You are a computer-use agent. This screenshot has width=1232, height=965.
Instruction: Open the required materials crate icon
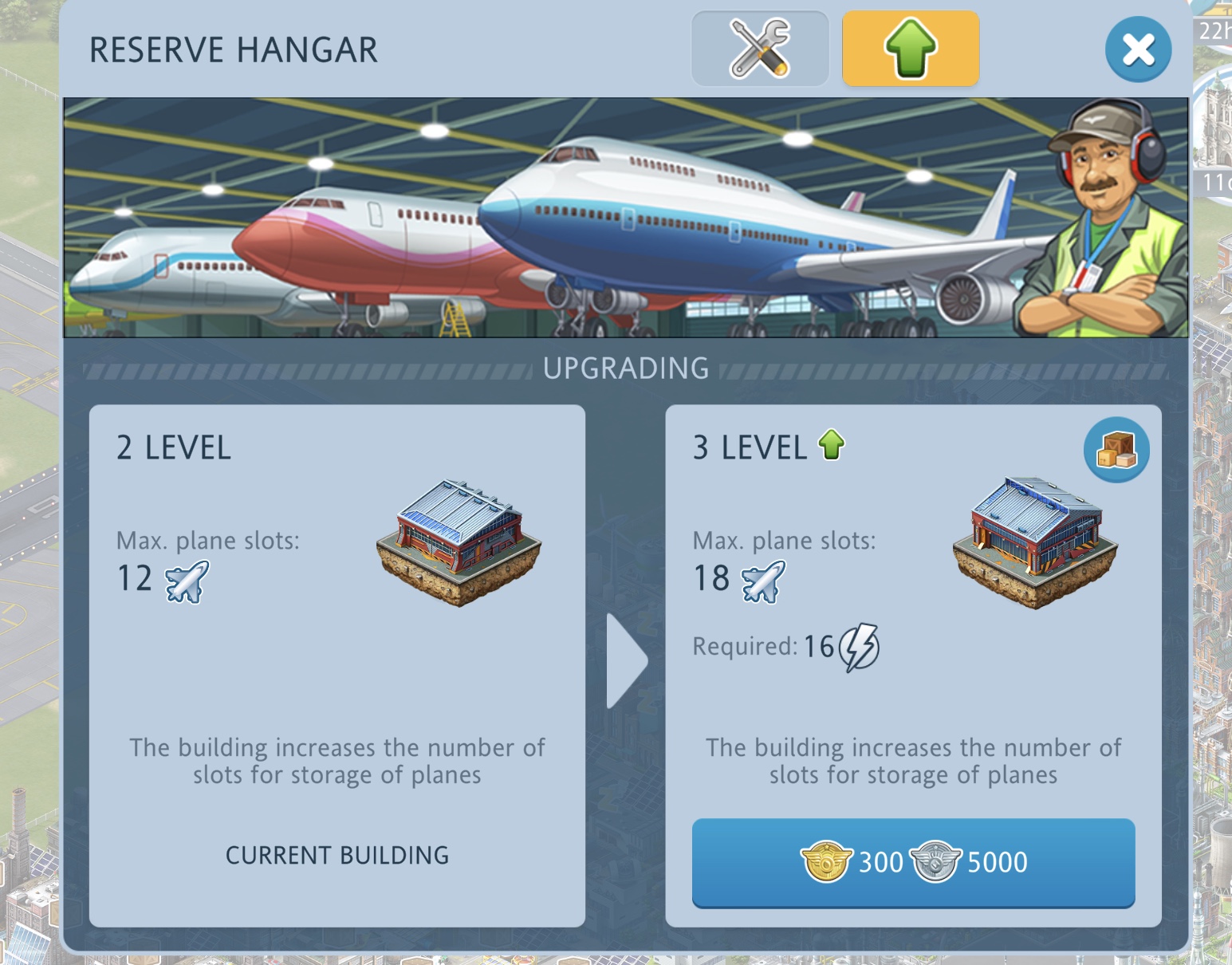[1116, 450]
